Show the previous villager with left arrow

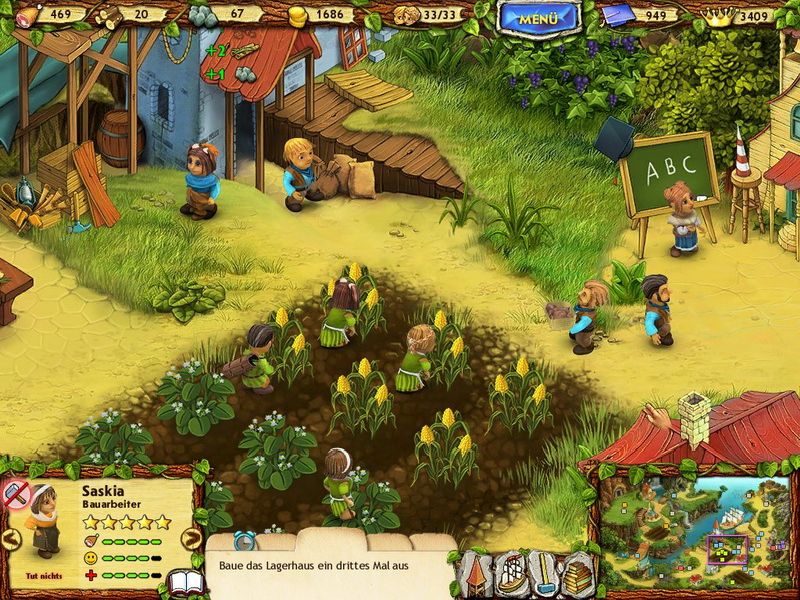click(11, 538)
